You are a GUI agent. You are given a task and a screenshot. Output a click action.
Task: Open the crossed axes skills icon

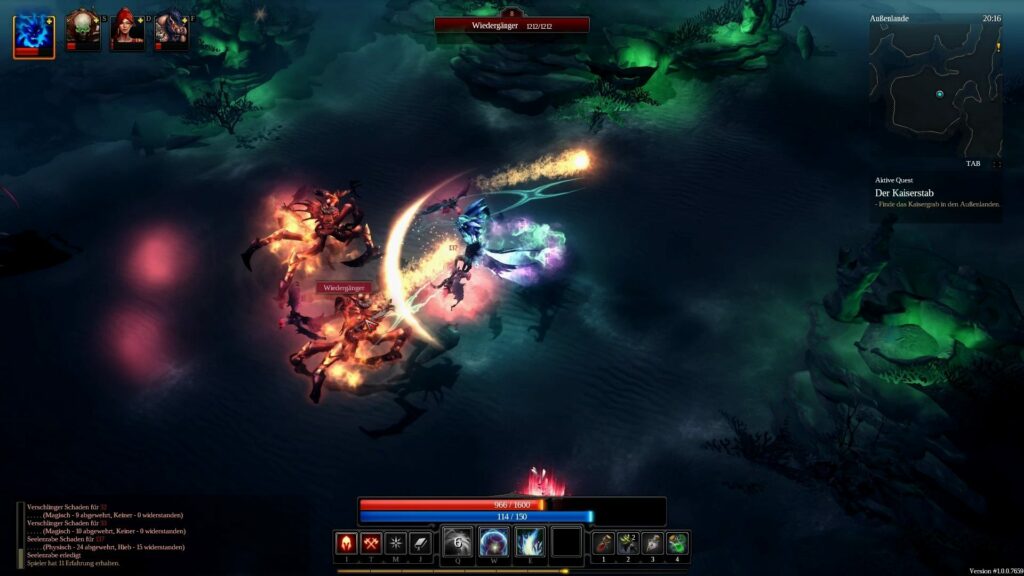tap(371, 543)
